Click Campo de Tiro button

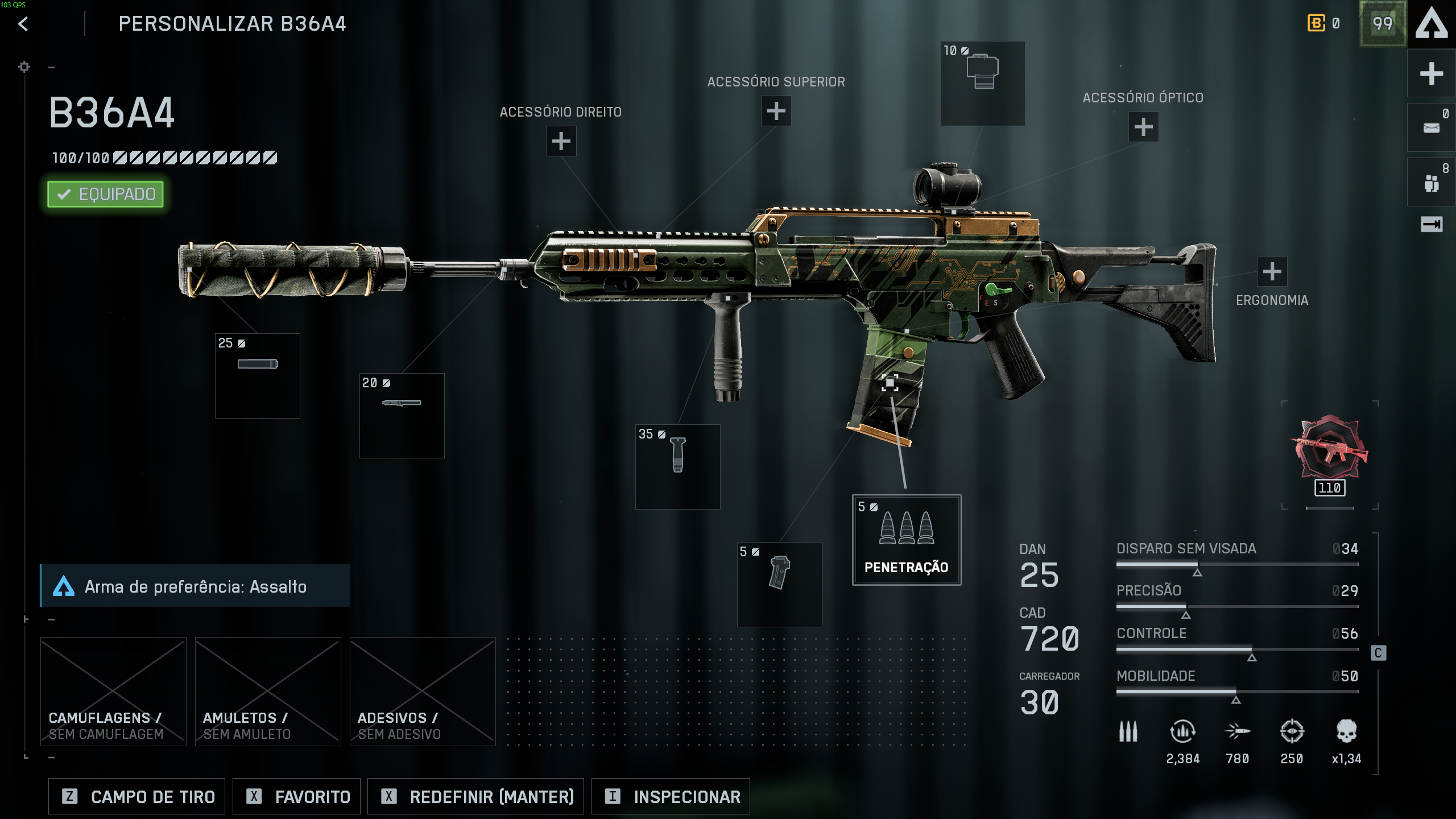tap(137, 797)
